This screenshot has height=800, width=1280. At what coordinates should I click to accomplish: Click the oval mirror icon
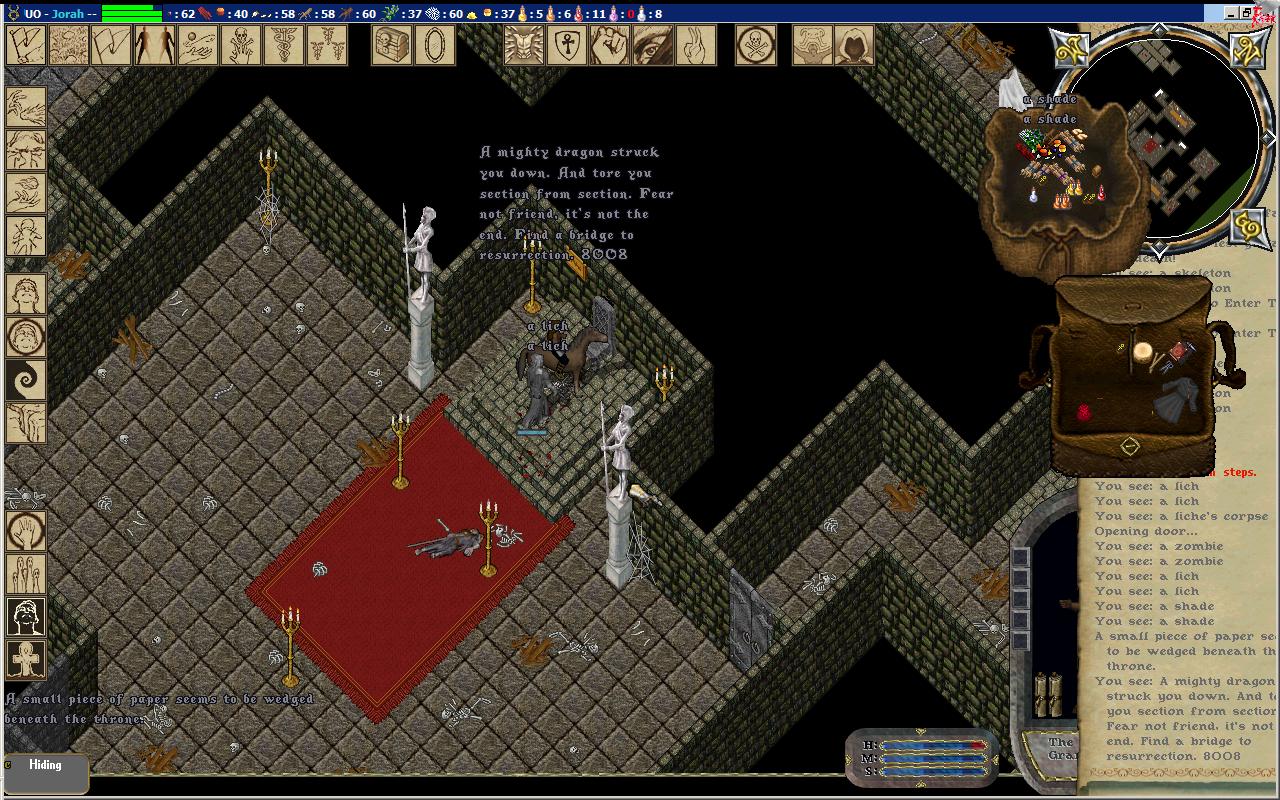(435, 45)
